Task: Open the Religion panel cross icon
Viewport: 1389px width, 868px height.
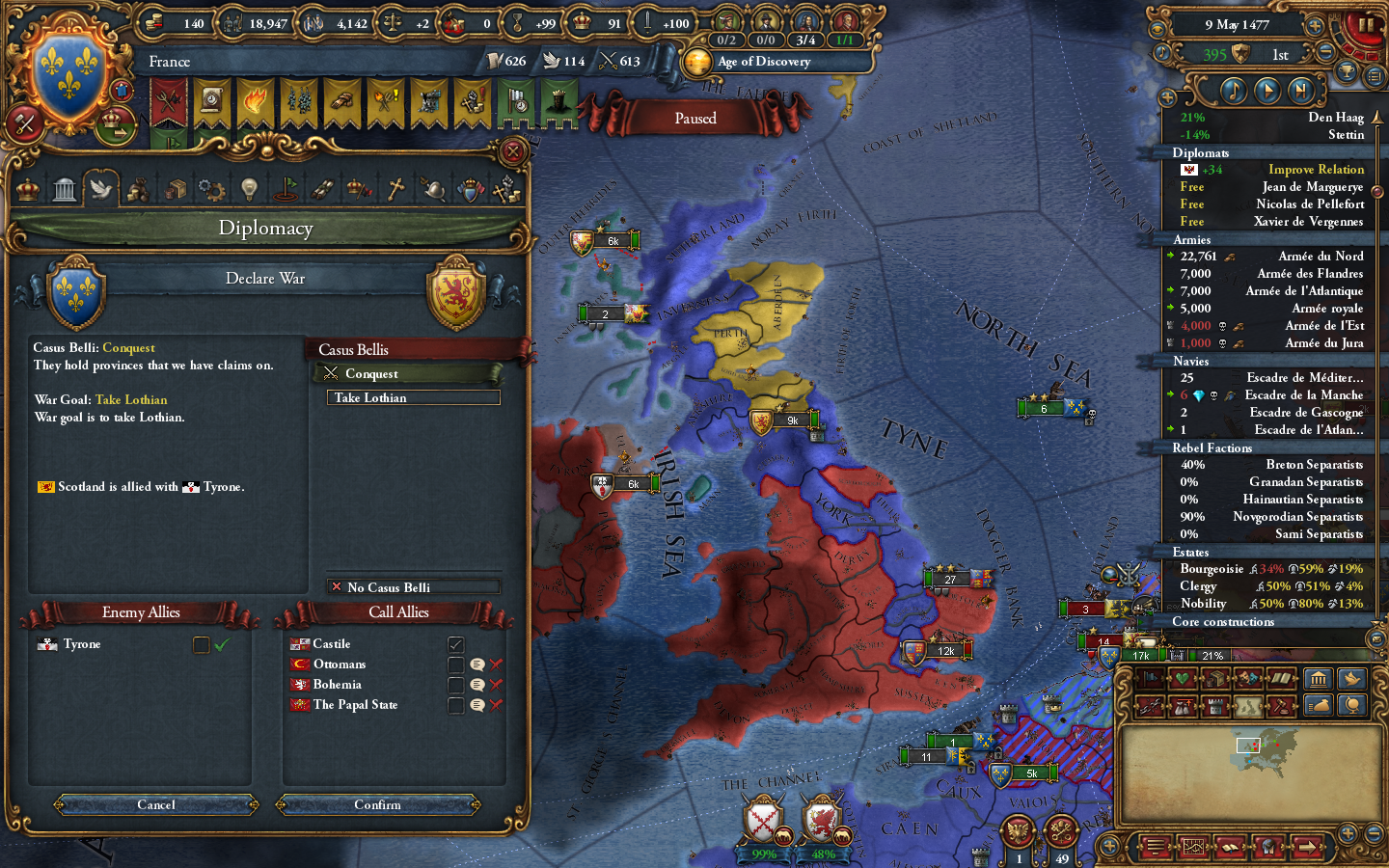Action: 396,189
